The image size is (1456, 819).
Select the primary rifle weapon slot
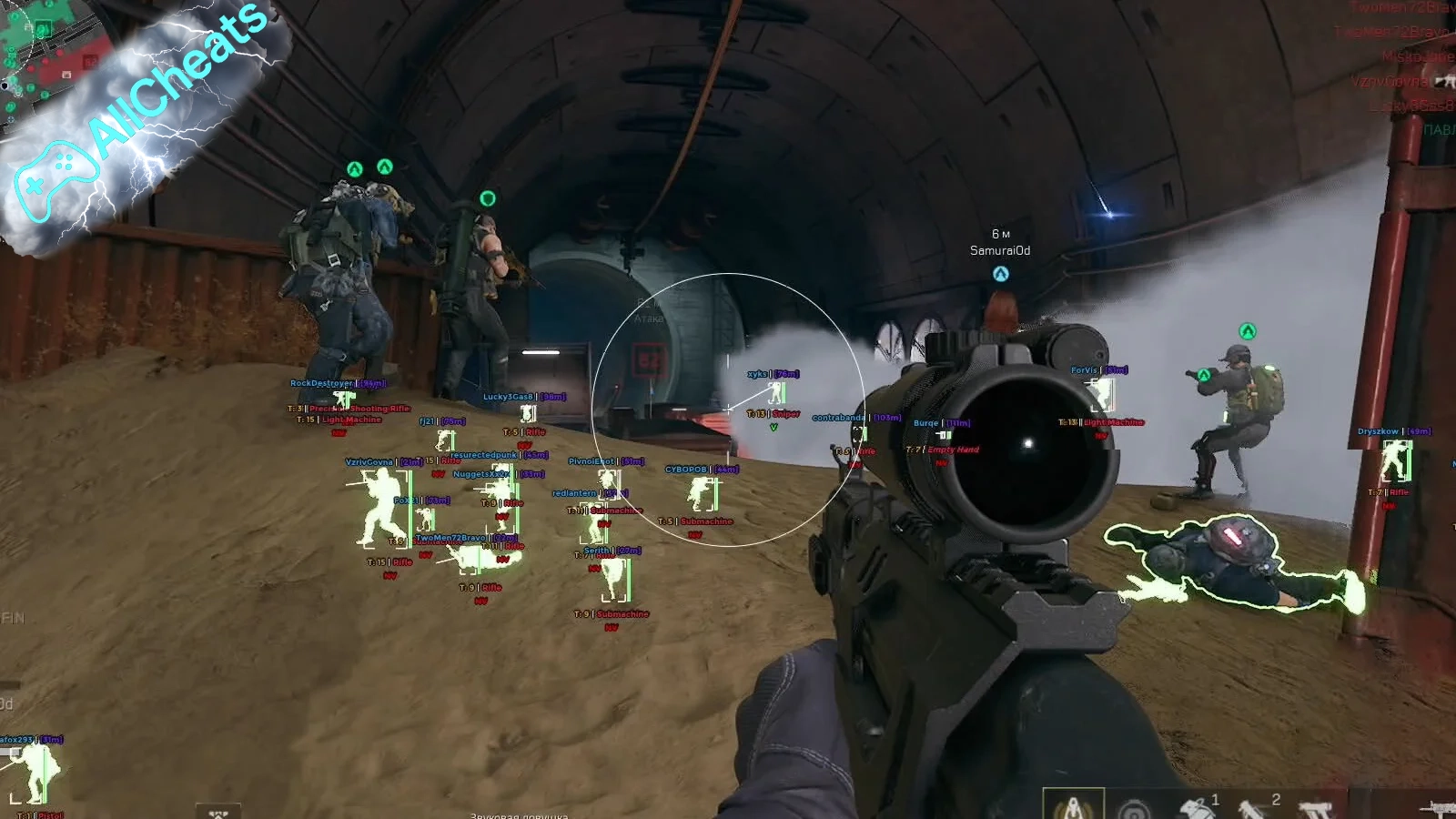1438,806
